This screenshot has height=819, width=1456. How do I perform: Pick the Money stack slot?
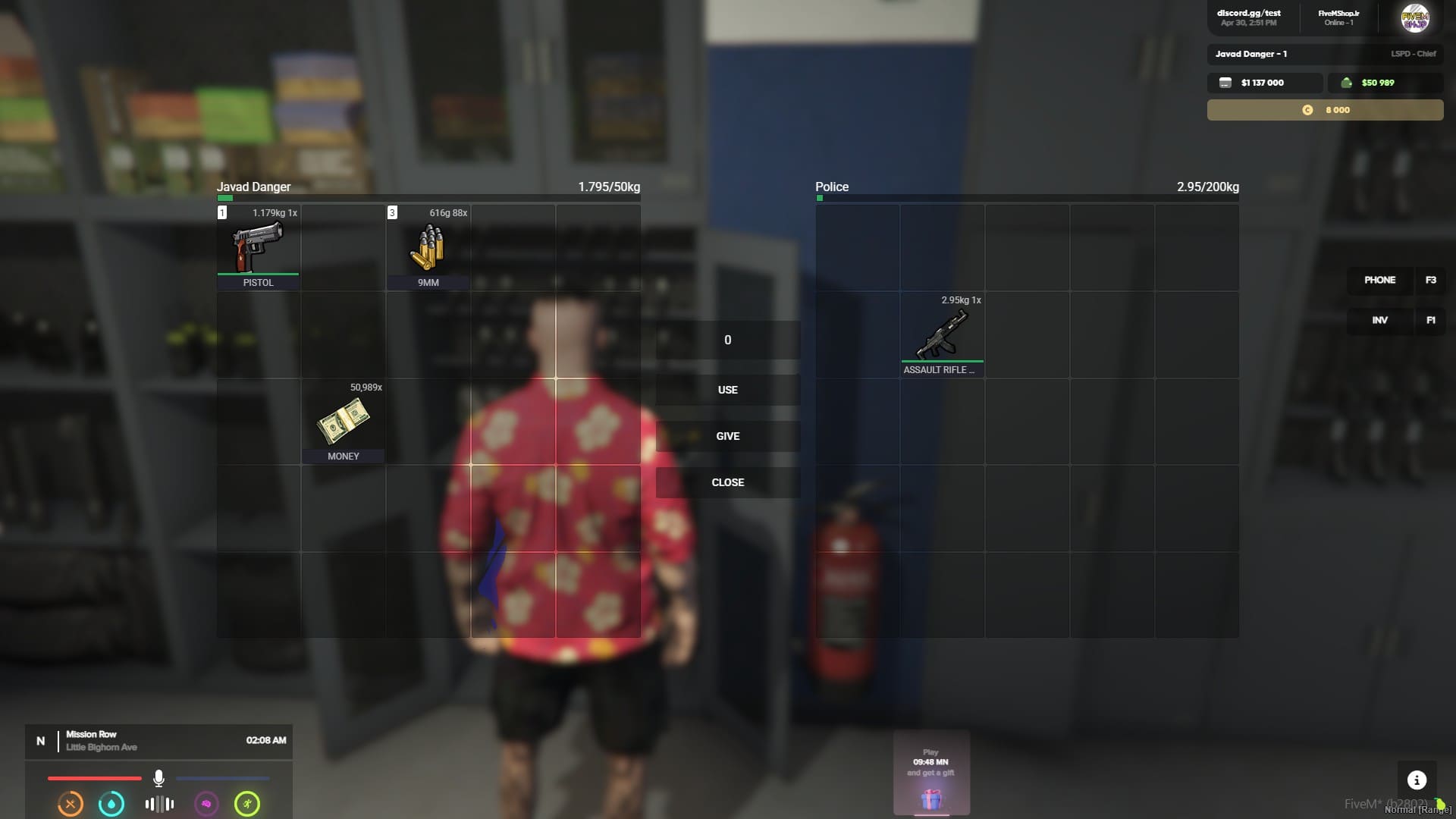344,422
